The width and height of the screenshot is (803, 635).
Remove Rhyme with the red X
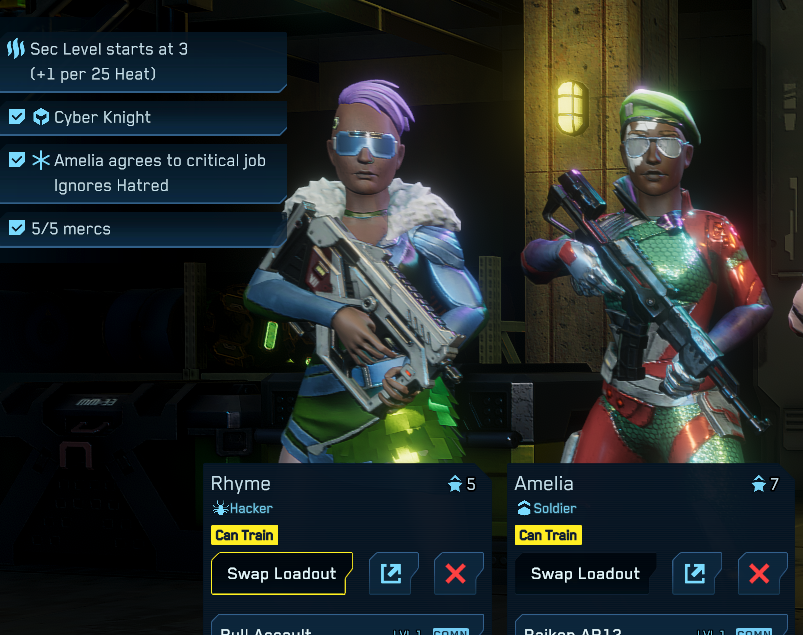[458, 574]
